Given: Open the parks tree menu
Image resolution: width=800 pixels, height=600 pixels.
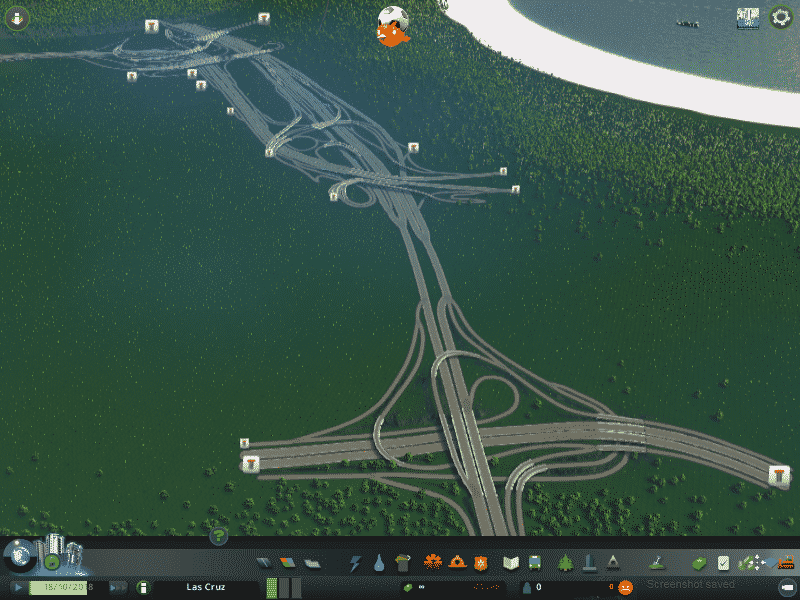Looking at the screenshot, I should pos(566,563).
